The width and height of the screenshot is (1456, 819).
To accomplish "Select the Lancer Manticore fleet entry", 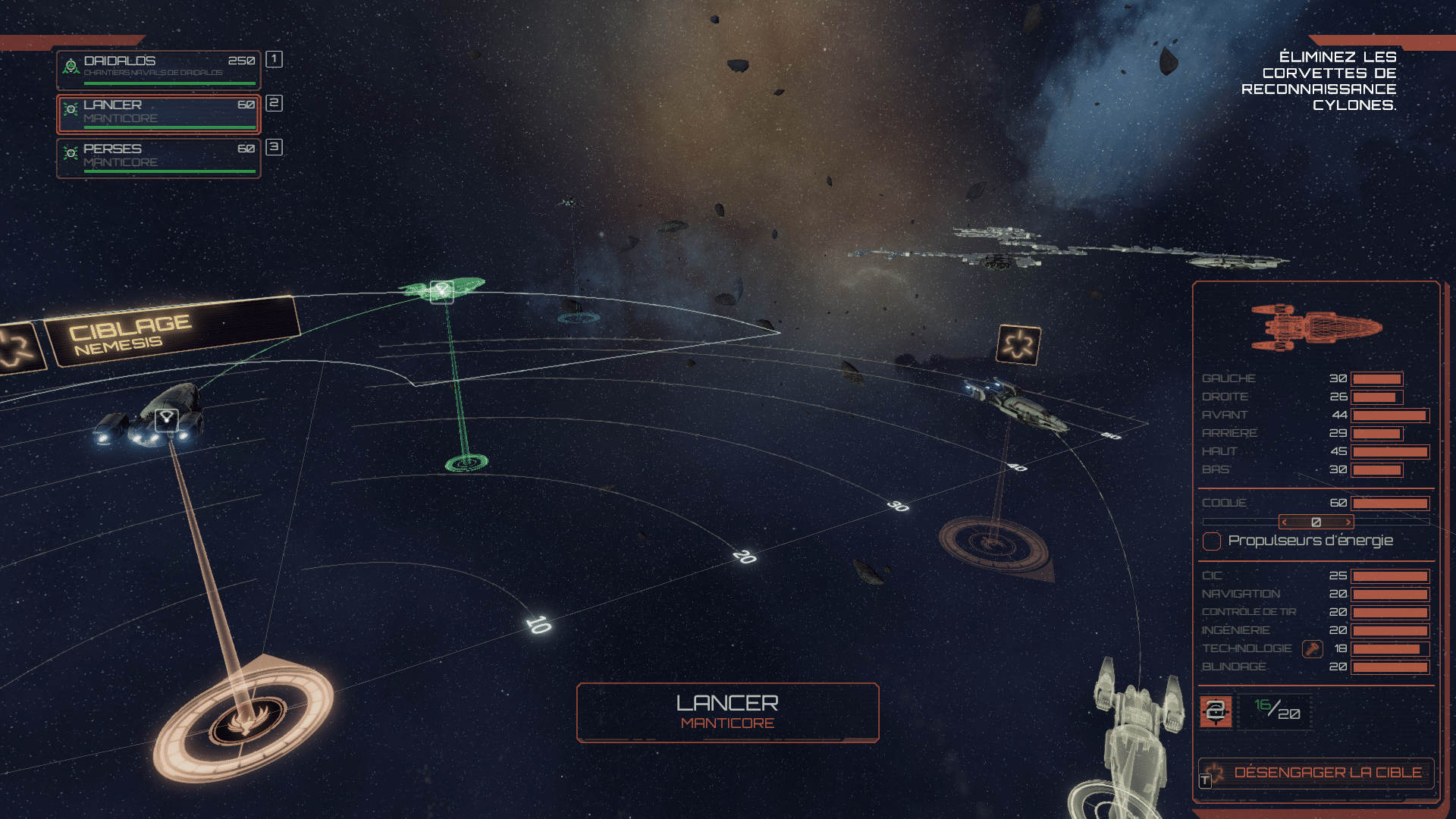I will click(158, 114).
